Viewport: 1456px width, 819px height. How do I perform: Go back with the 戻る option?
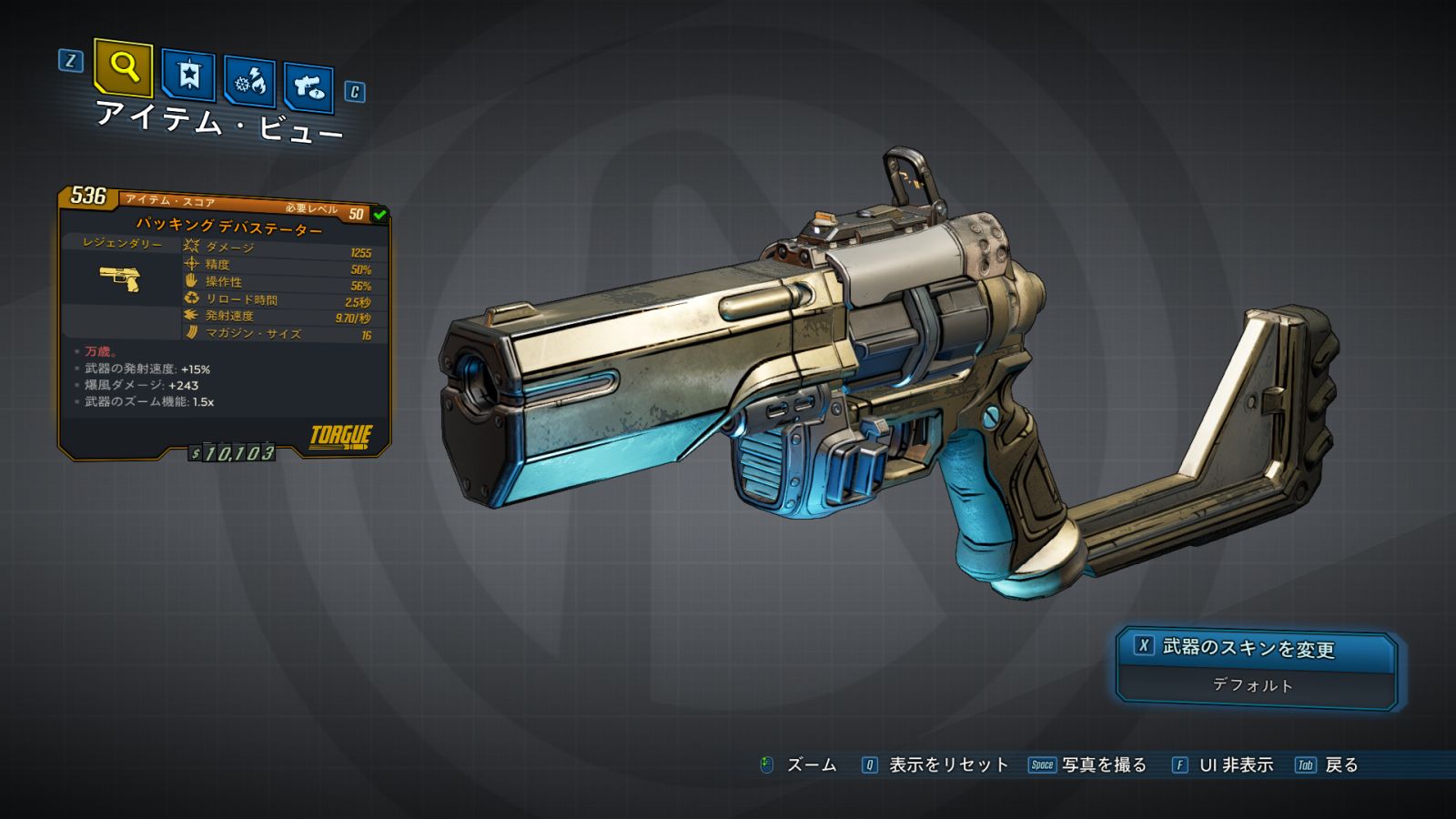coord(1340,765)
